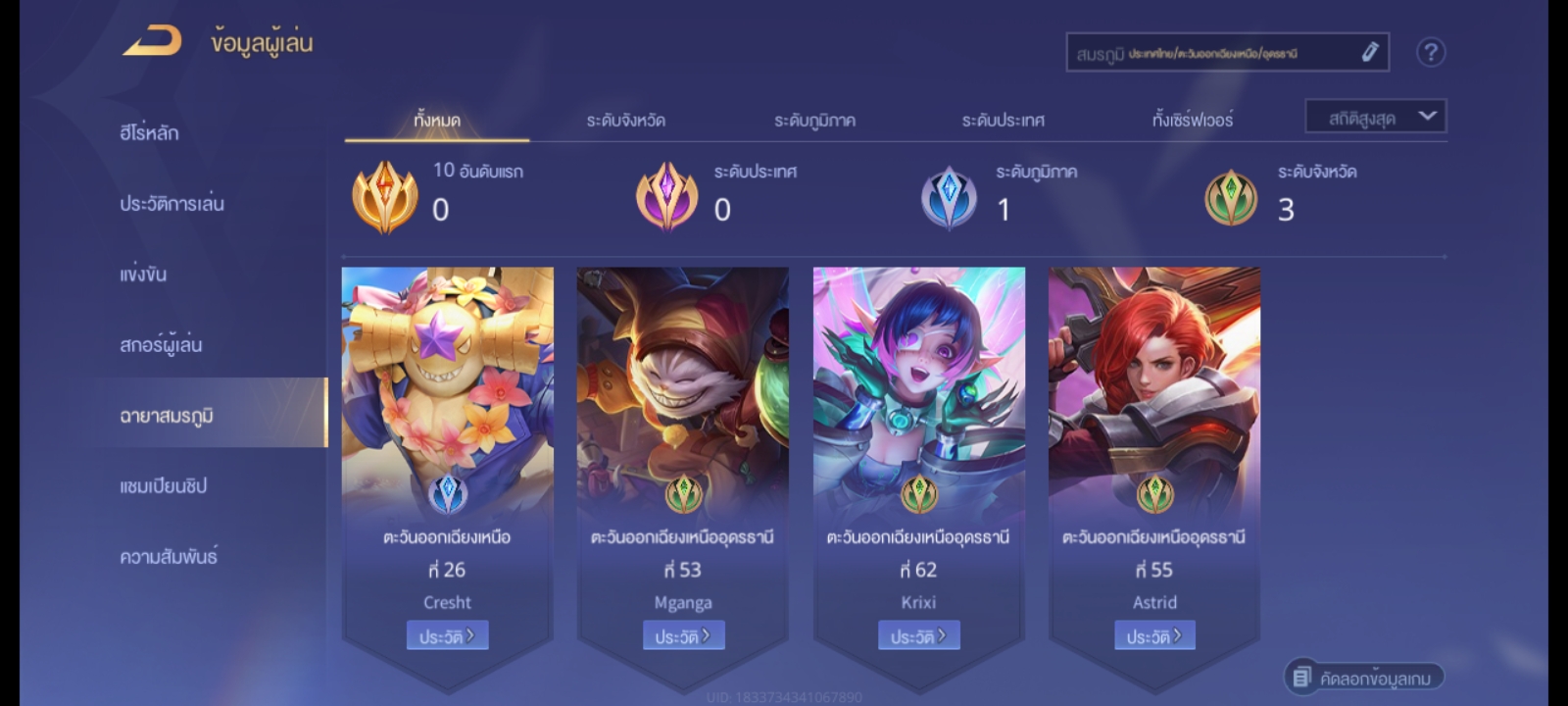Select the แข่งขัน sidebar entry
This screenshot has height=706, width=1568.
coord(143,274)
